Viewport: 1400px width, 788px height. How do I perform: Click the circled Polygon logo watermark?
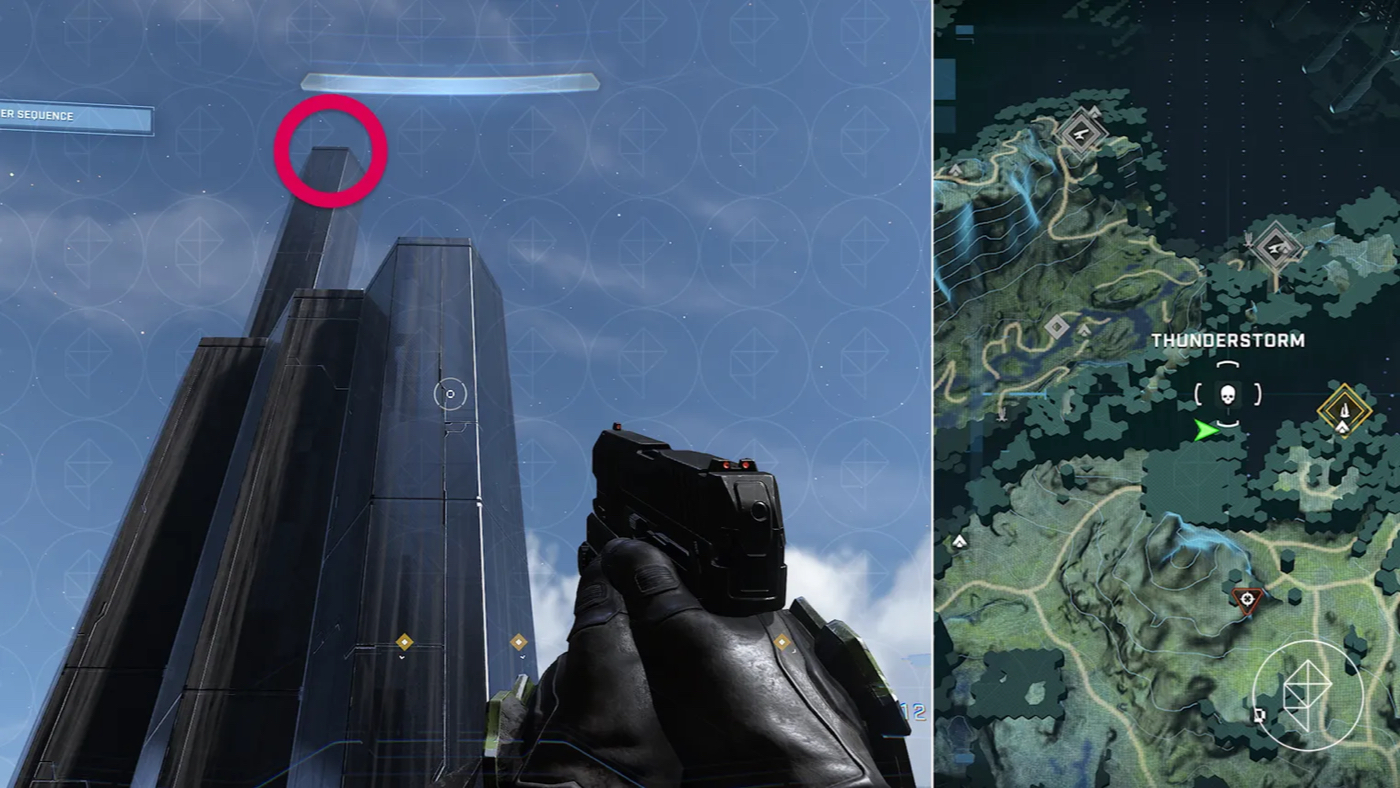pos(1307,695)
